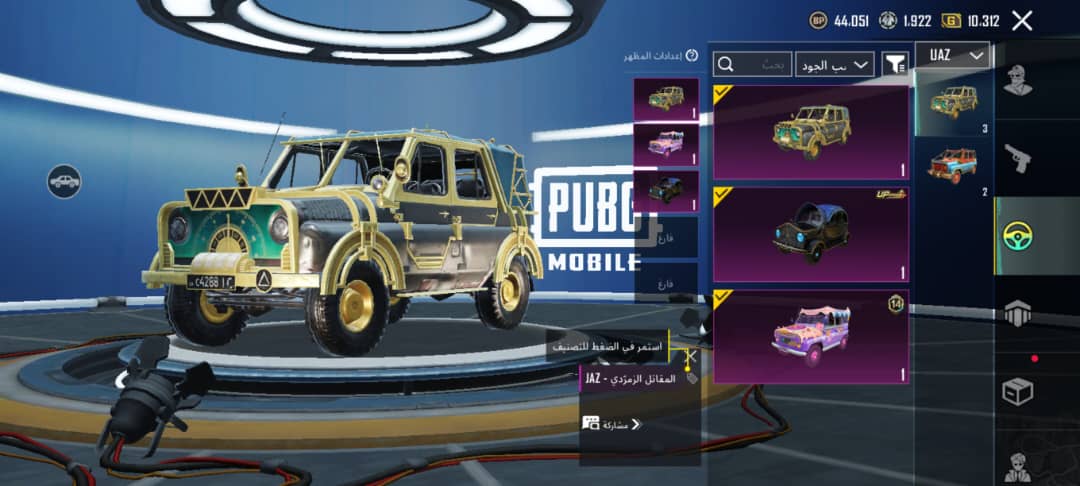Open the steering wheel vehicles category
Screen dimensions: 1080x486
[x=1018, y=236]
